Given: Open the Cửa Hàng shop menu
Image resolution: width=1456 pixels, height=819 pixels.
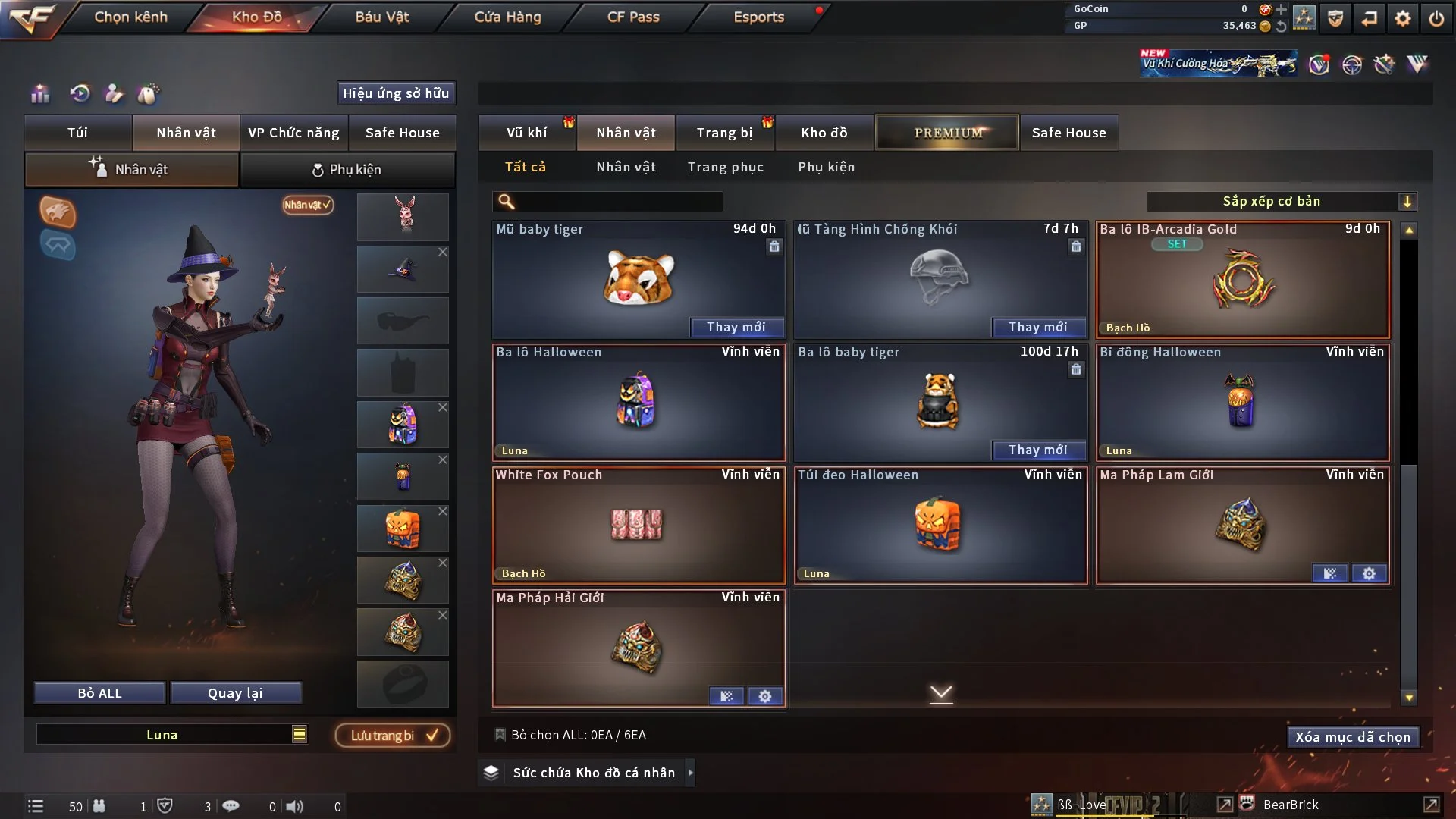Looking at the screenshot, I should (507, 17).
